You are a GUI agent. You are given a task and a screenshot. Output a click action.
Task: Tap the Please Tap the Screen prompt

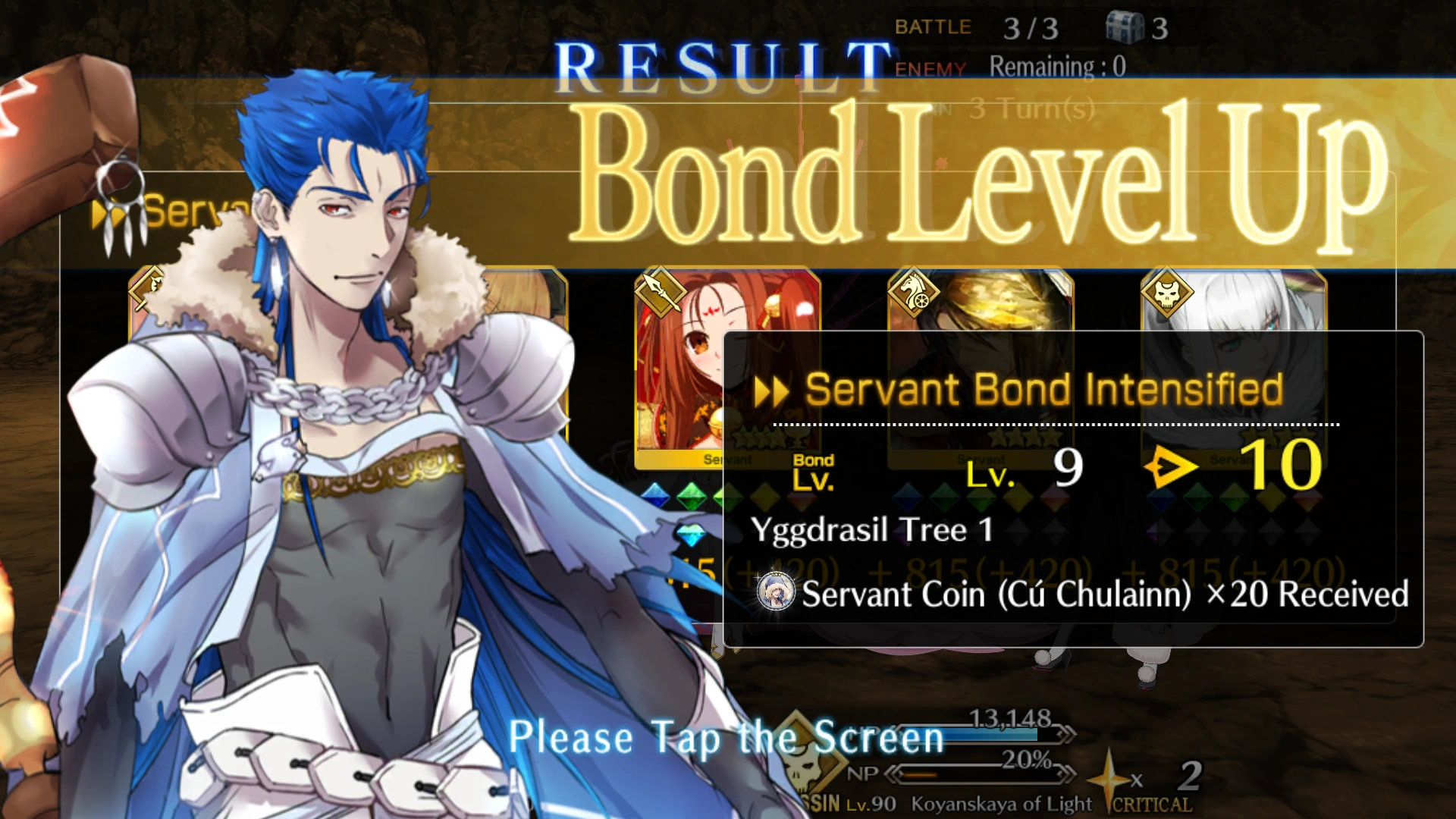tap(726, 734)
